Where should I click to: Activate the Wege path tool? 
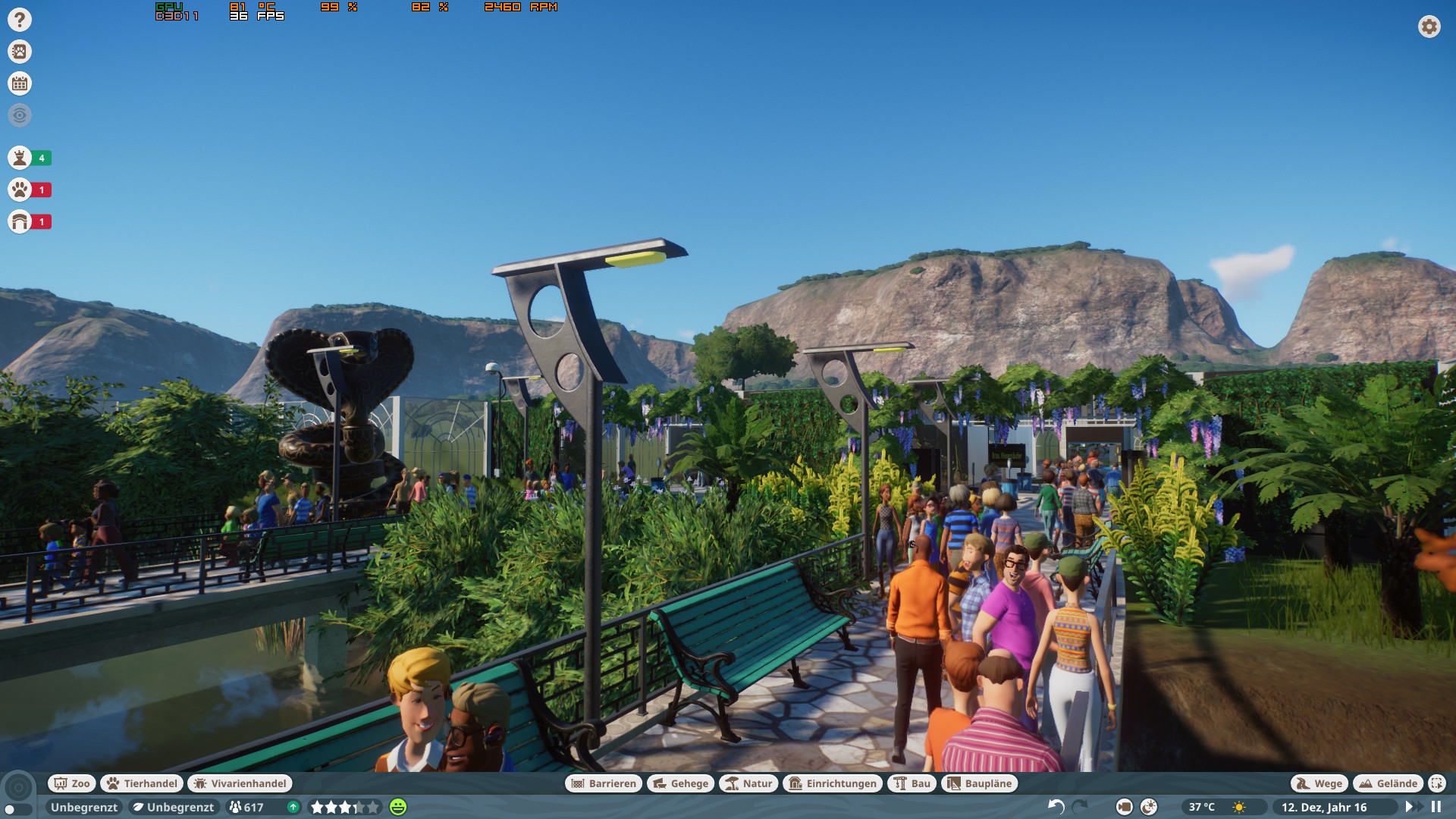tap(1319, 783)
